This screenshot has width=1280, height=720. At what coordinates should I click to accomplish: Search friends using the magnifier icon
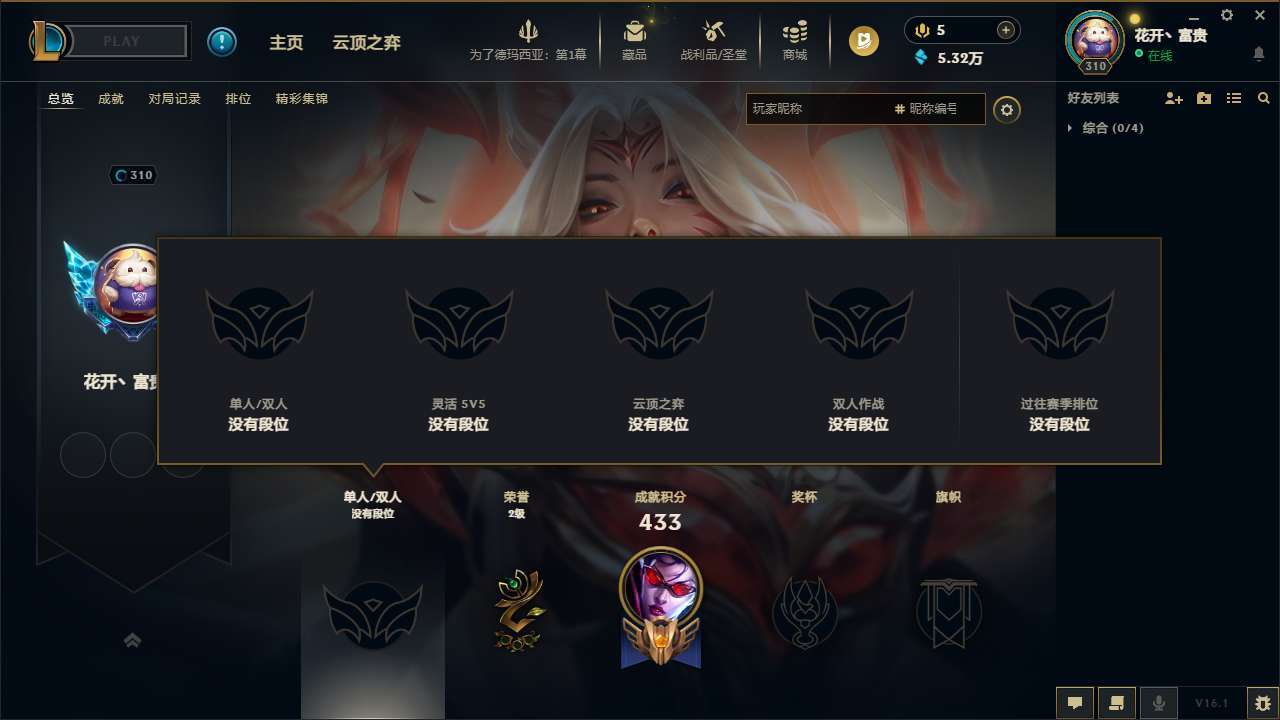1264,98
